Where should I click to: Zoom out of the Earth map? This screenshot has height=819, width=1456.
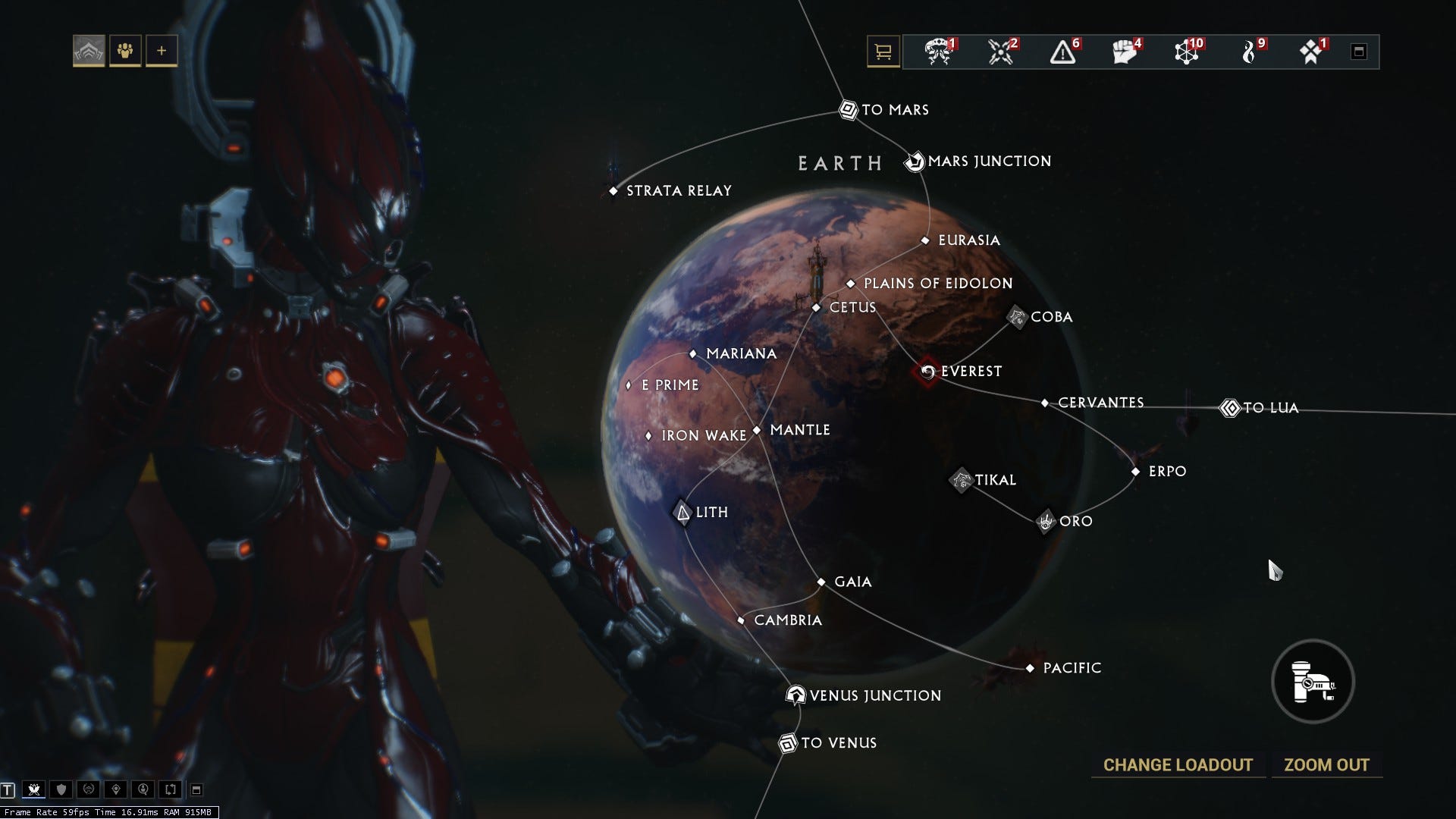click(1326, 764)
